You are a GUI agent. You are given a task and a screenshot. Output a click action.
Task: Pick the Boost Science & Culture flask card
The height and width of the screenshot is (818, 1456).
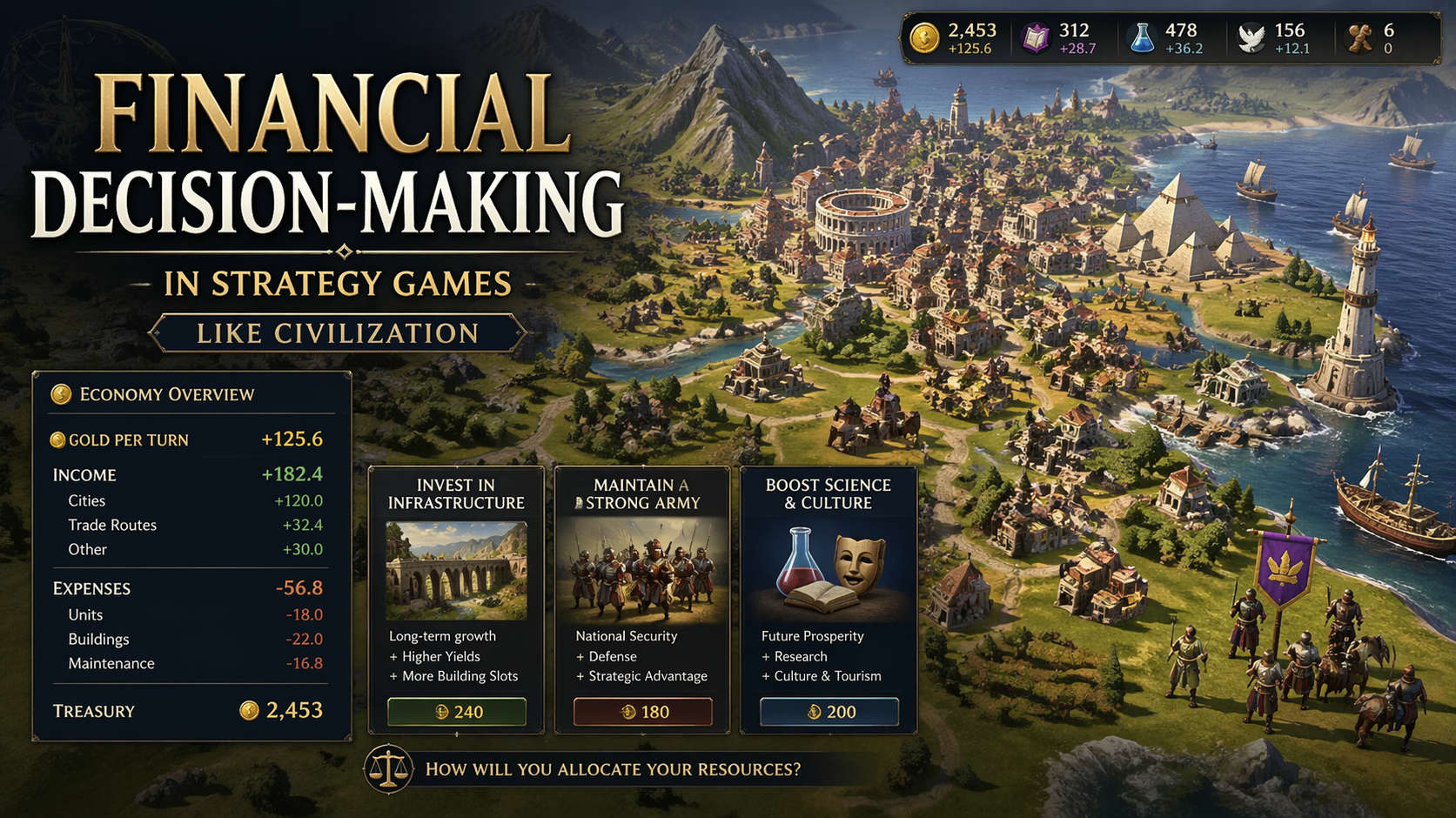point(829,570)
